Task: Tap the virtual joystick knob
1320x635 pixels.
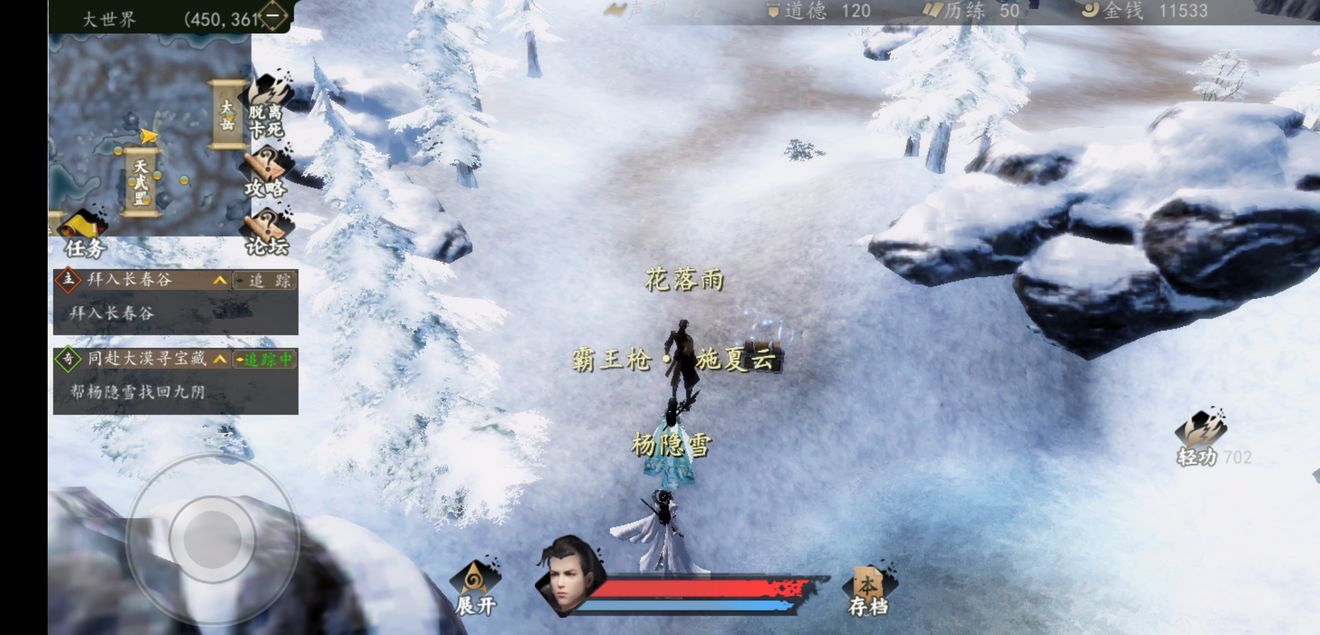Action: click(x=212, y=538)
